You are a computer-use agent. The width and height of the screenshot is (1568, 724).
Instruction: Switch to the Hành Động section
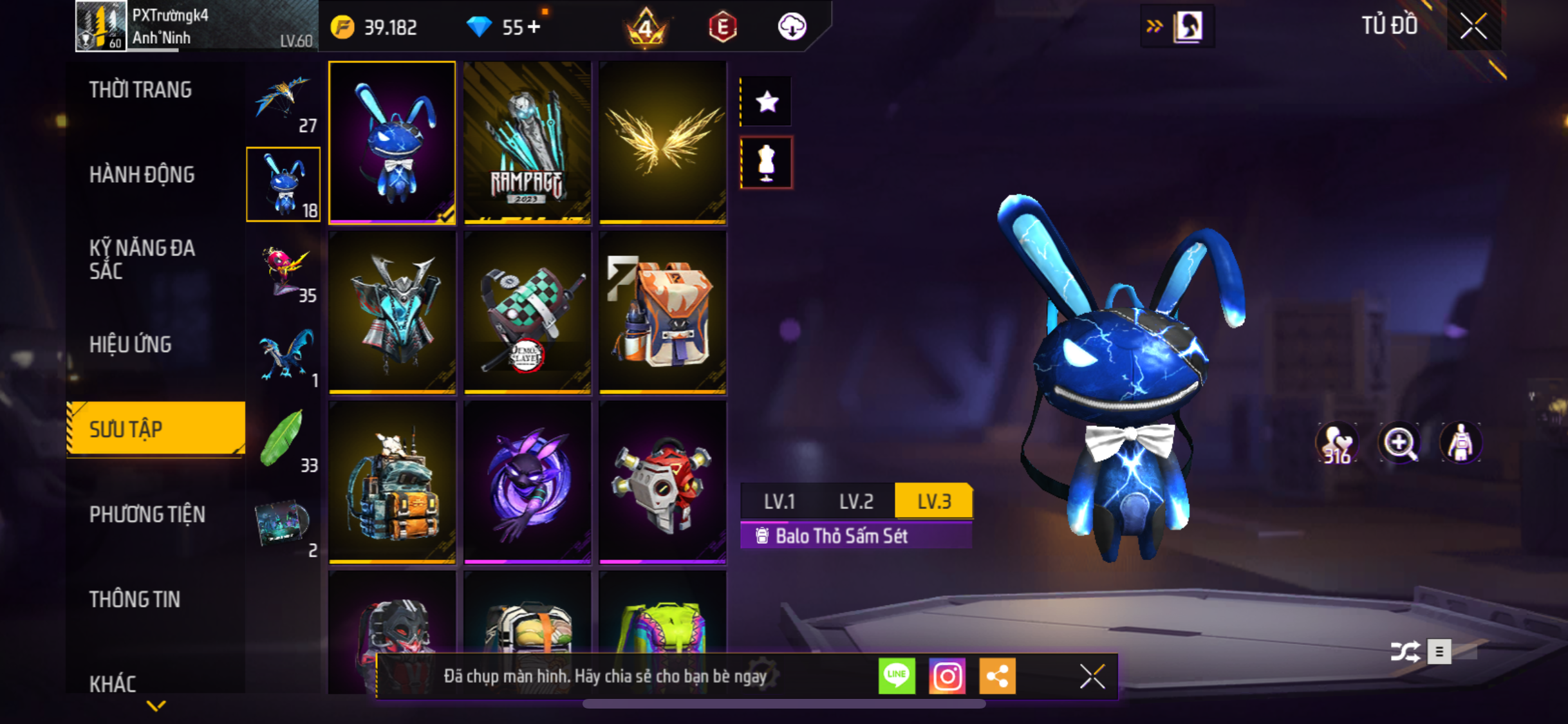coord(142,174)
